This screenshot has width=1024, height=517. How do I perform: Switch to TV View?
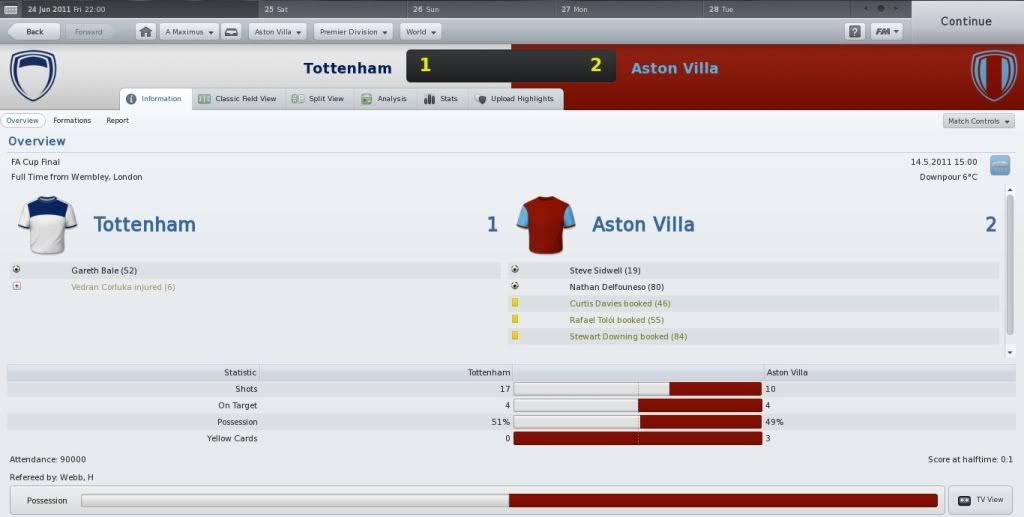(980, 499)
